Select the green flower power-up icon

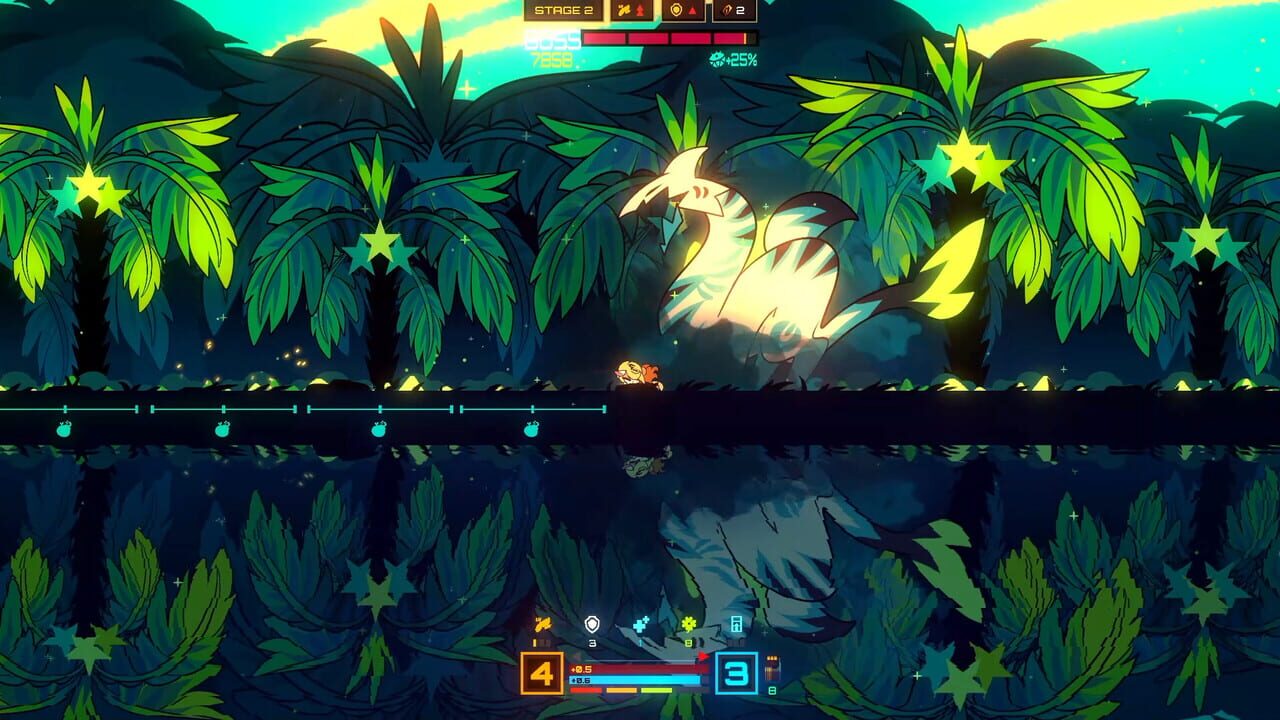(x=688, y=622)
